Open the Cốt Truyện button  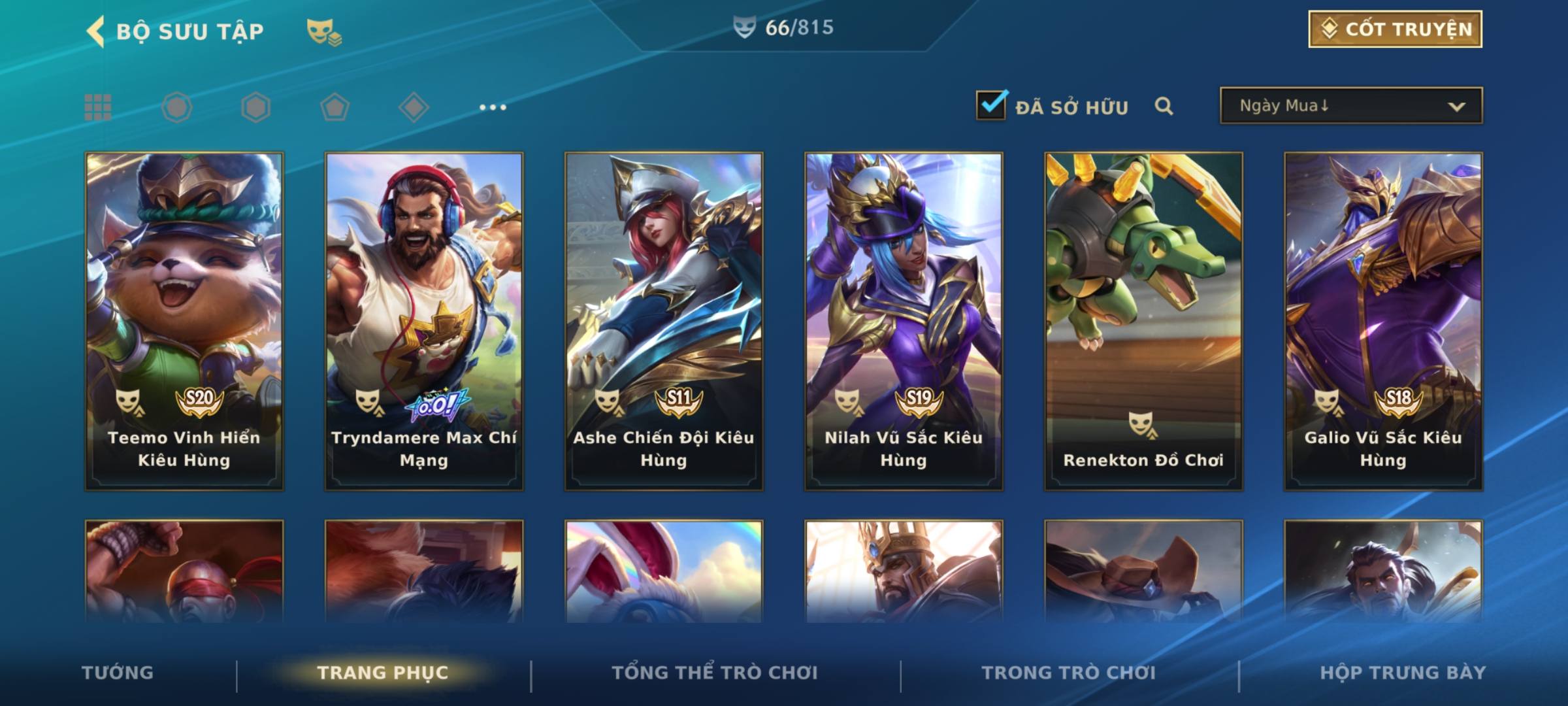coord(1394,29)
